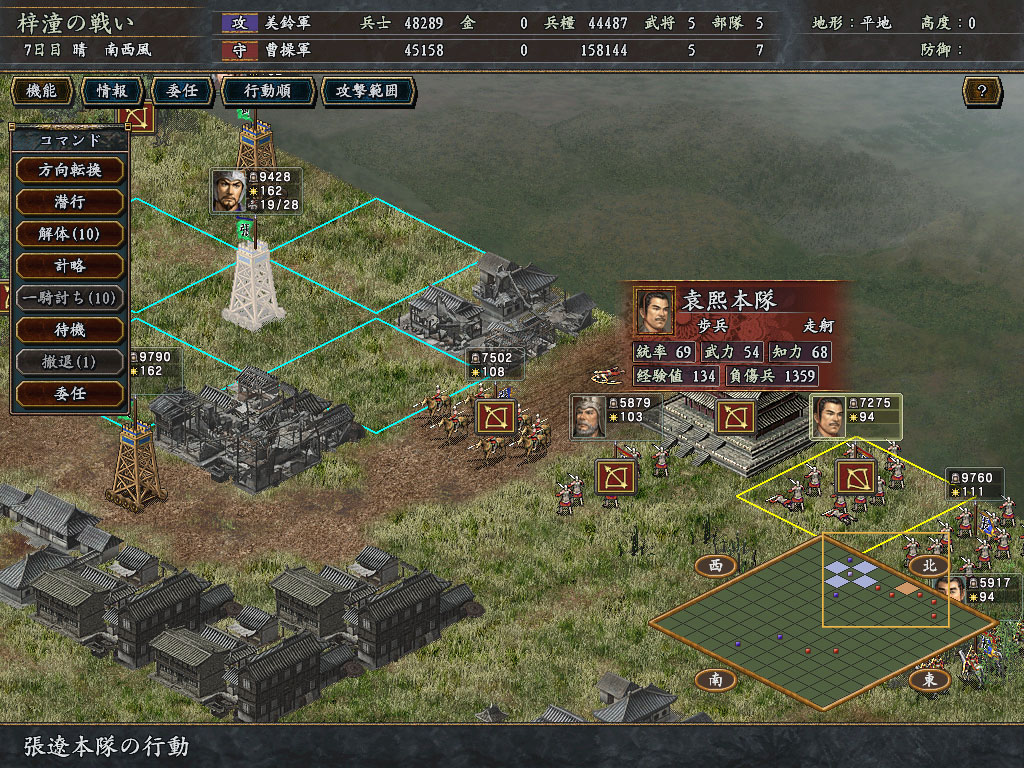Select the unit with 7502 soldiers
The height and width of the screenshot is (768, 1024).
click(x=495, y=417)
